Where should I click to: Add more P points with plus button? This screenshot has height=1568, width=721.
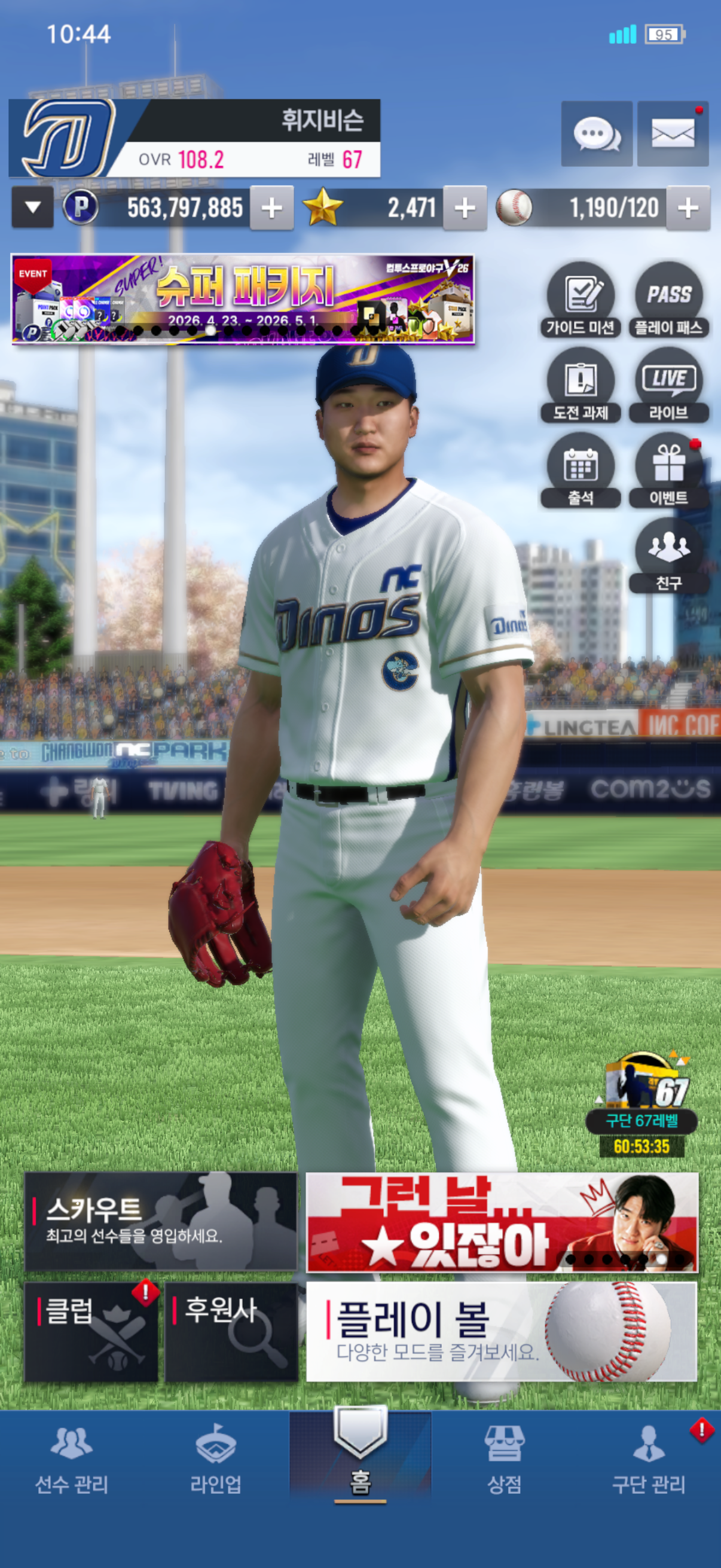271,208
